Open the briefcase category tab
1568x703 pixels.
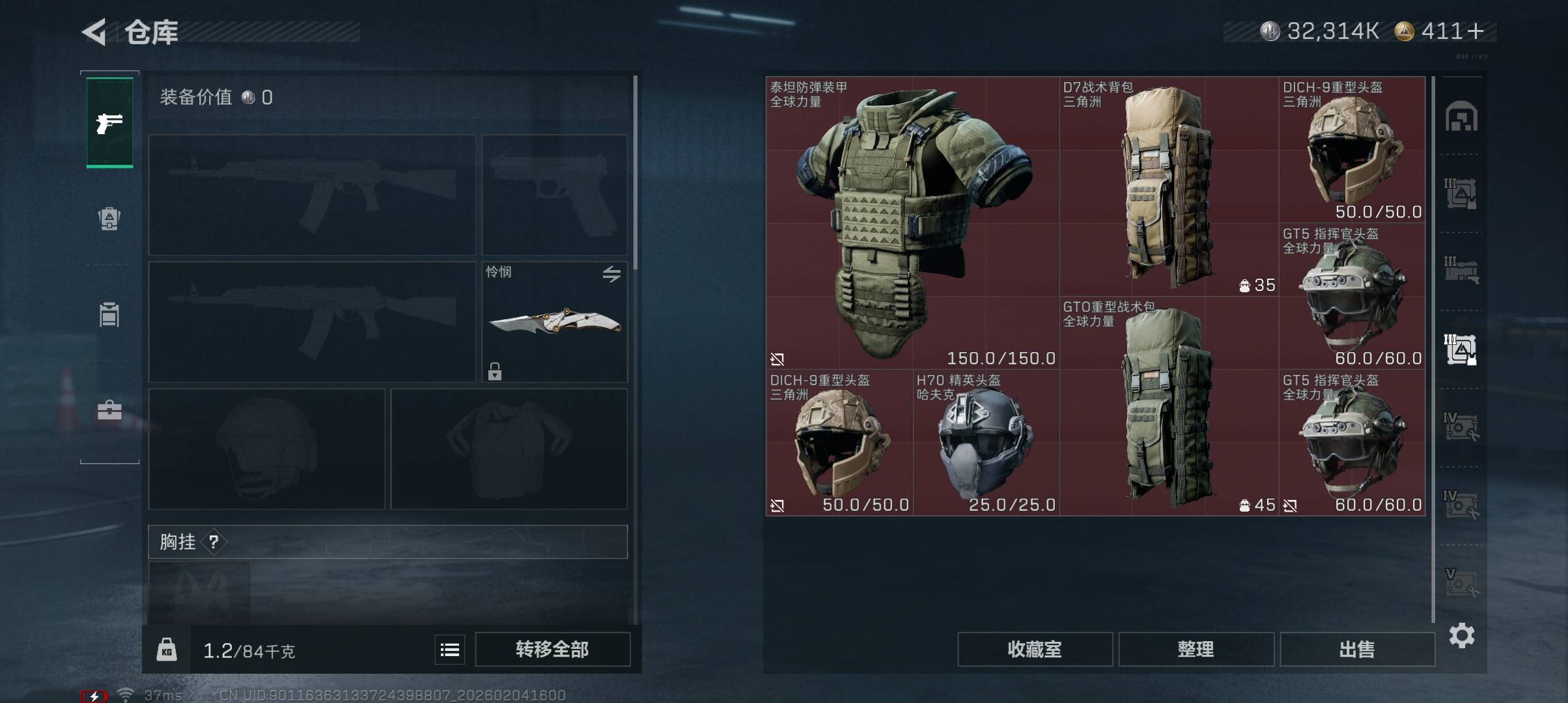[109, 410]
